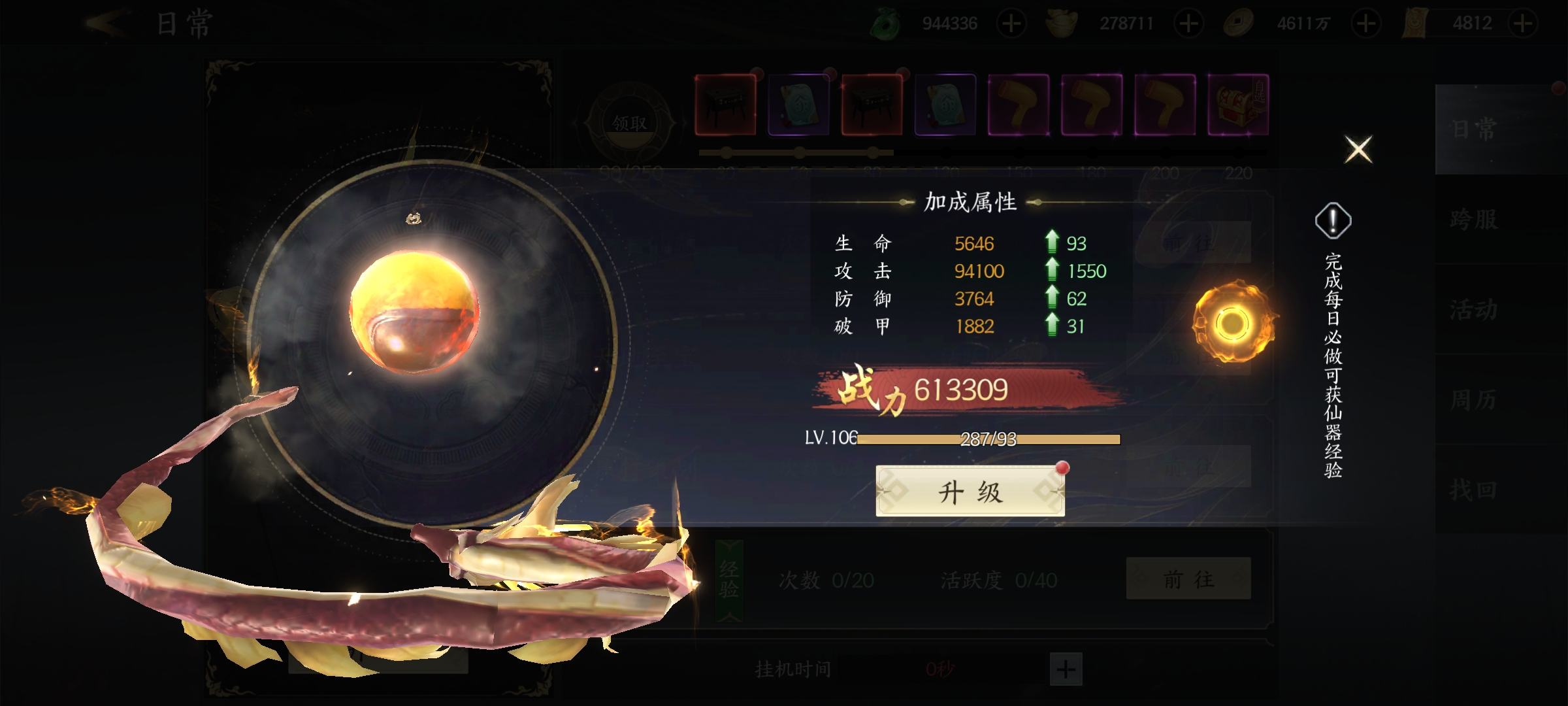Add idle time with 挂机时间 plus button

click(x=1066, y=669)
